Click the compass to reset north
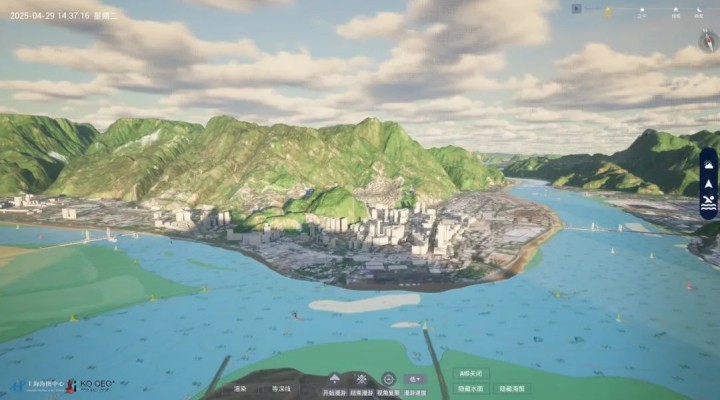Screen dimensions: 720x400 click(708, 41)
